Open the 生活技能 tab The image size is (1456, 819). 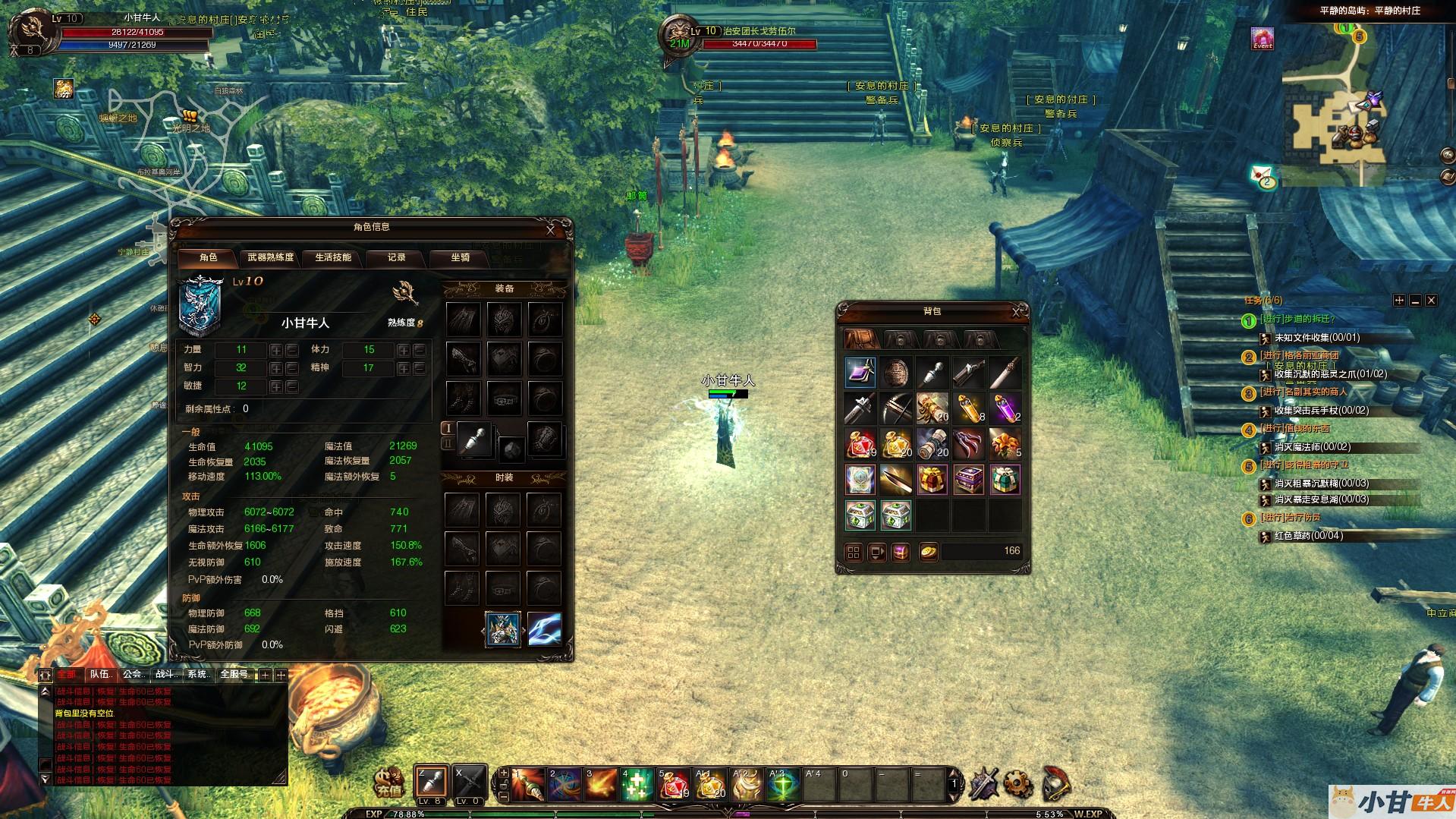click(333, 258)
